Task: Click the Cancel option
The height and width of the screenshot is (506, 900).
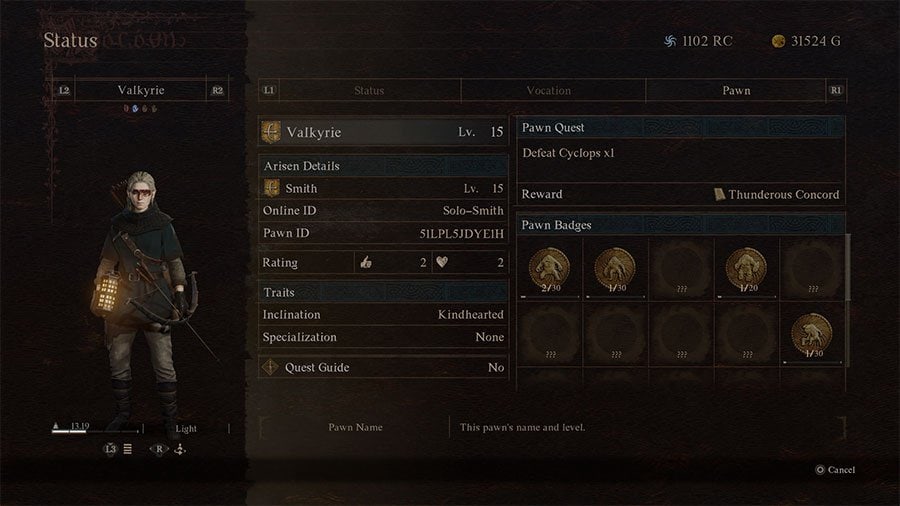Action: (x=835, y=470)
